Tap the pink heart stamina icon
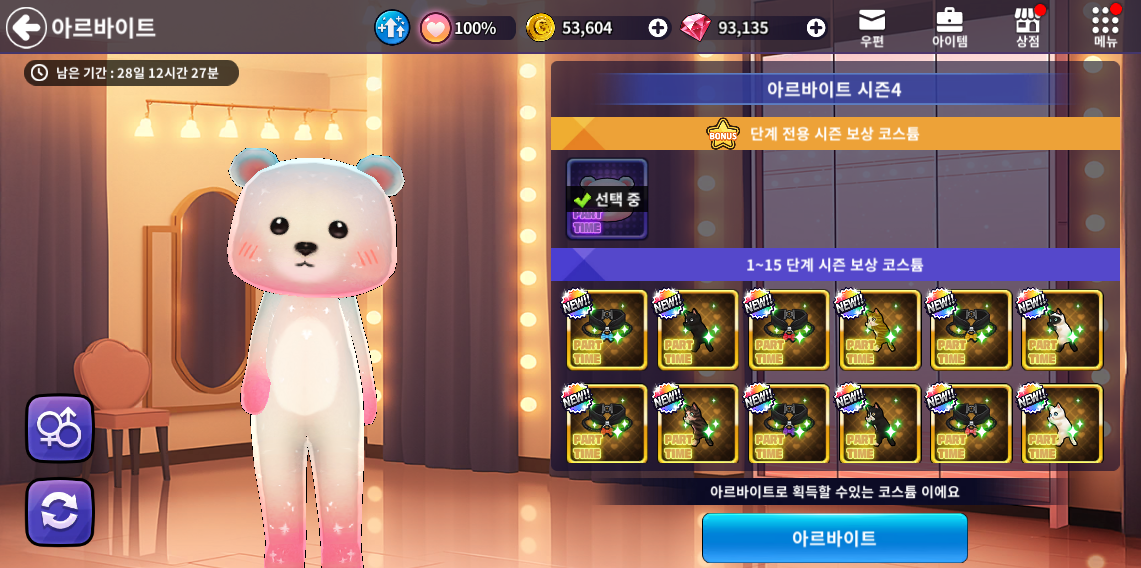The width and height of the screenshot is (1141, 568). click(x=435, y=28)
